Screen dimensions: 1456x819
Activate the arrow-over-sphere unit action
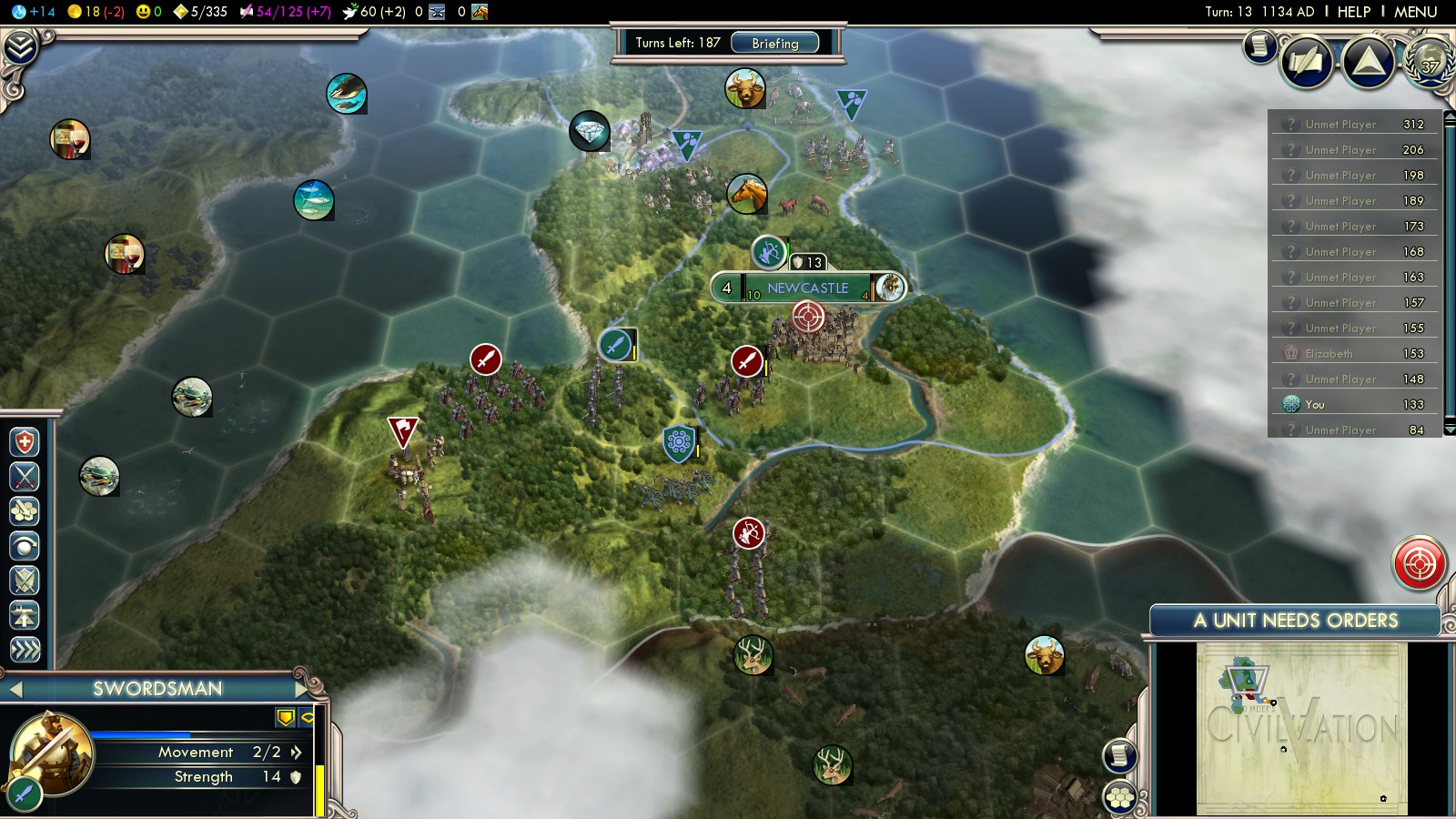25,546
